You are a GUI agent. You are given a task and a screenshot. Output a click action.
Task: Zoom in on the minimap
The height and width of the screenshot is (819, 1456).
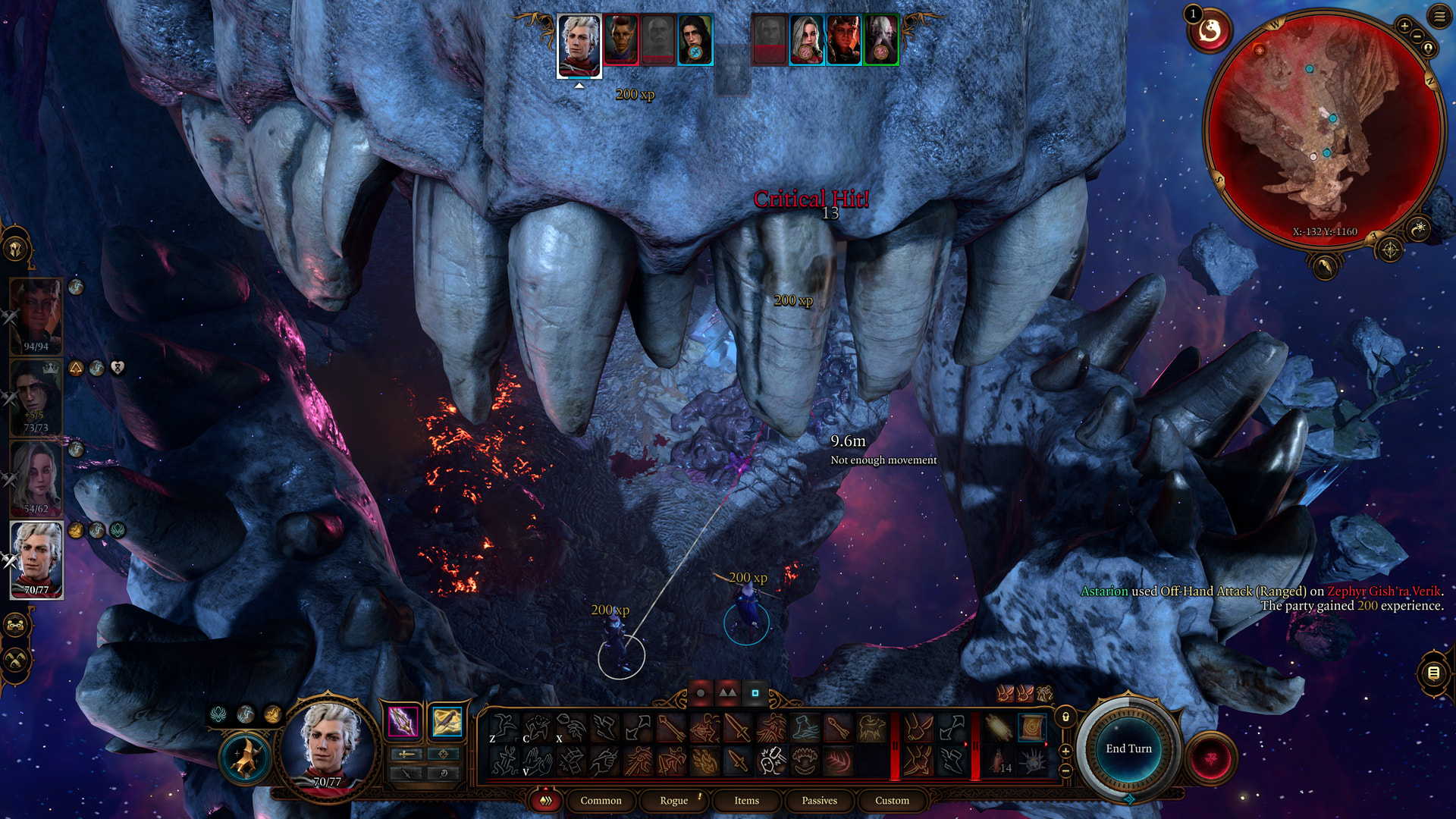(1404, 26)
